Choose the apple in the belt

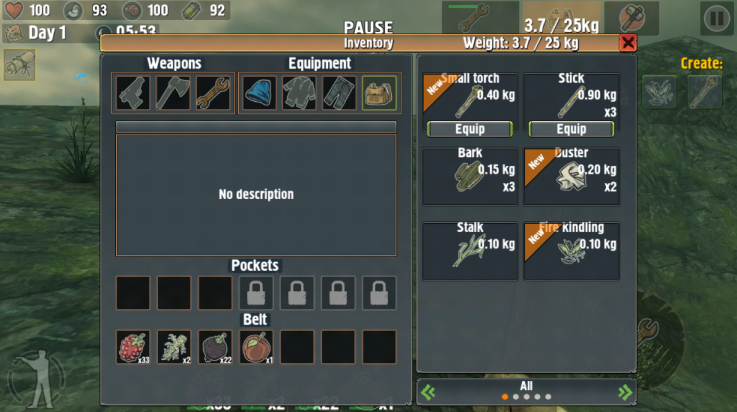257,347
